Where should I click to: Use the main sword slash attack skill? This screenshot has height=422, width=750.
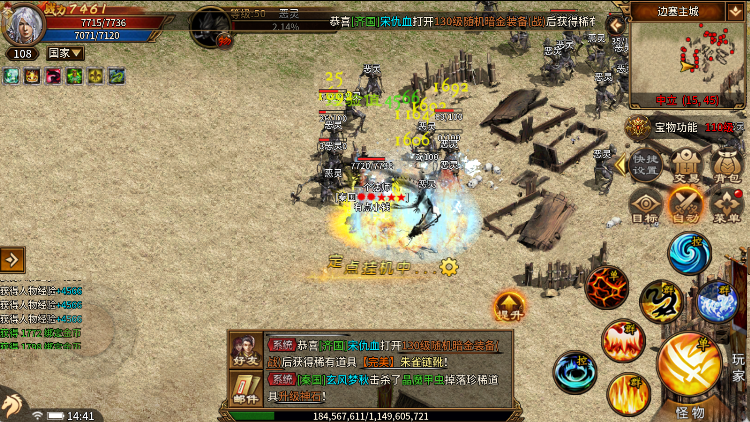click(x=690, y=367)
